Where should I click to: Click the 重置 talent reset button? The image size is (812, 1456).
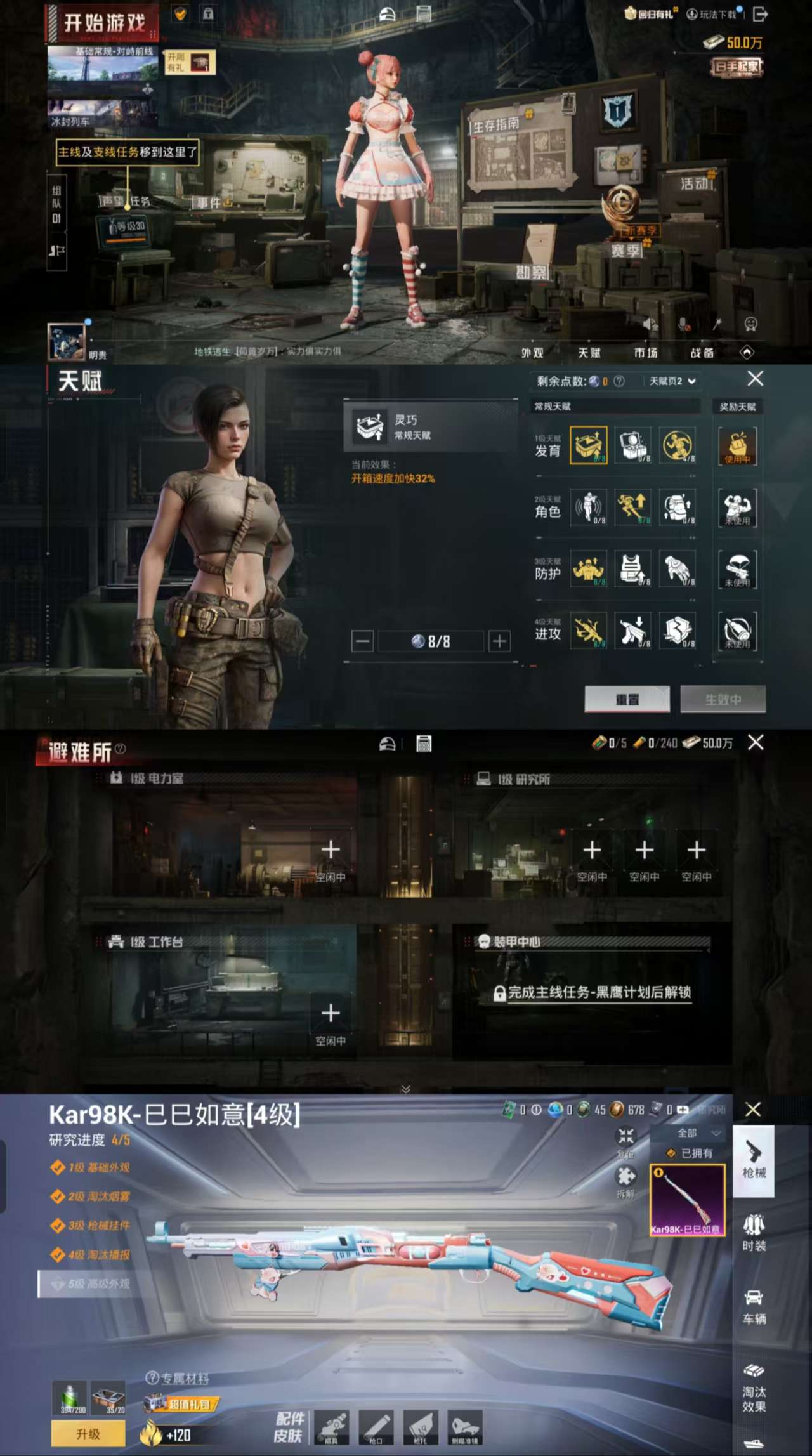(626, 699)
